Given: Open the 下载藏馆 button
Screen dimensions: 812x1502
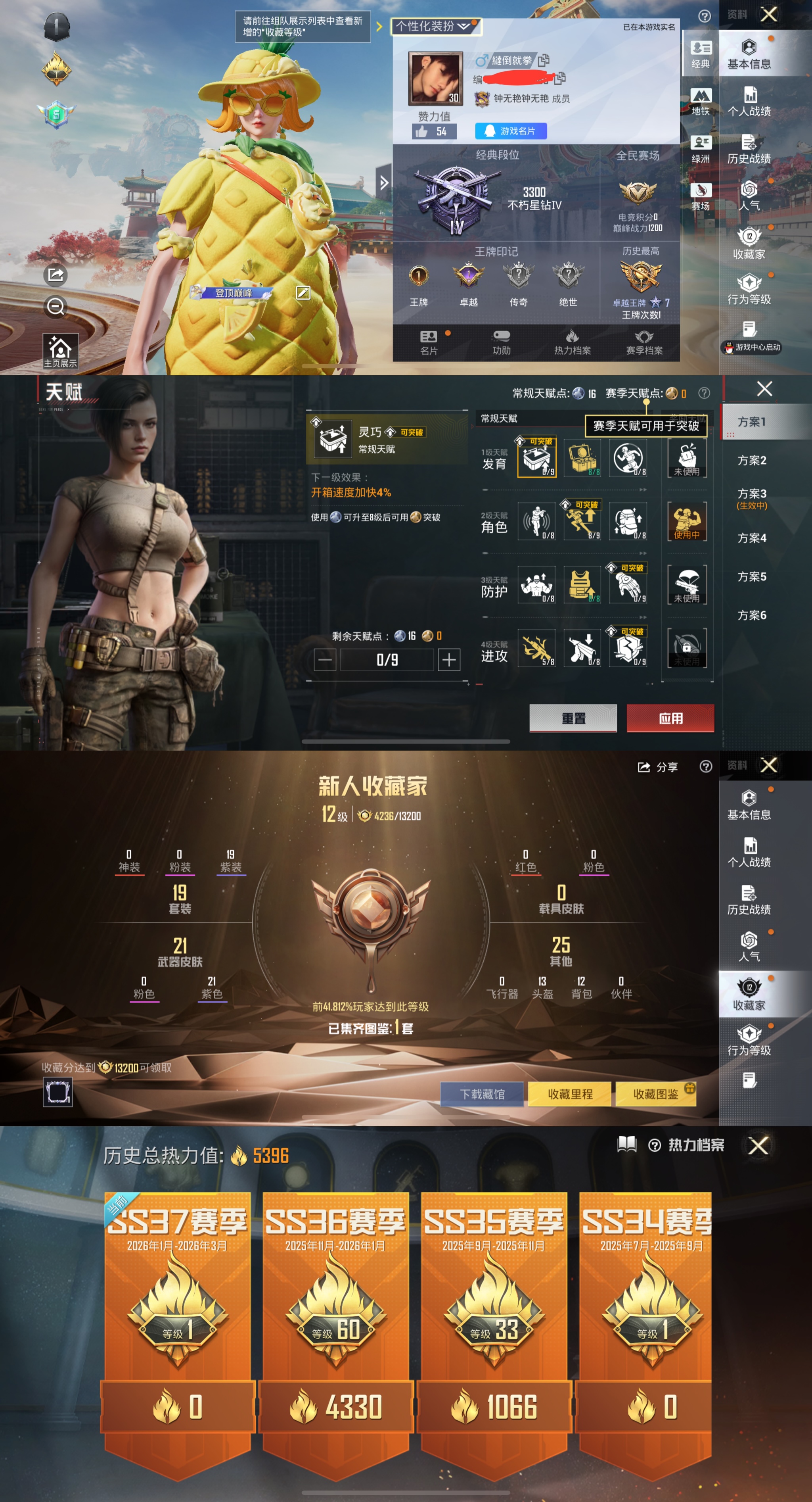Looking at the screenshot, I should click(482, 1095).
